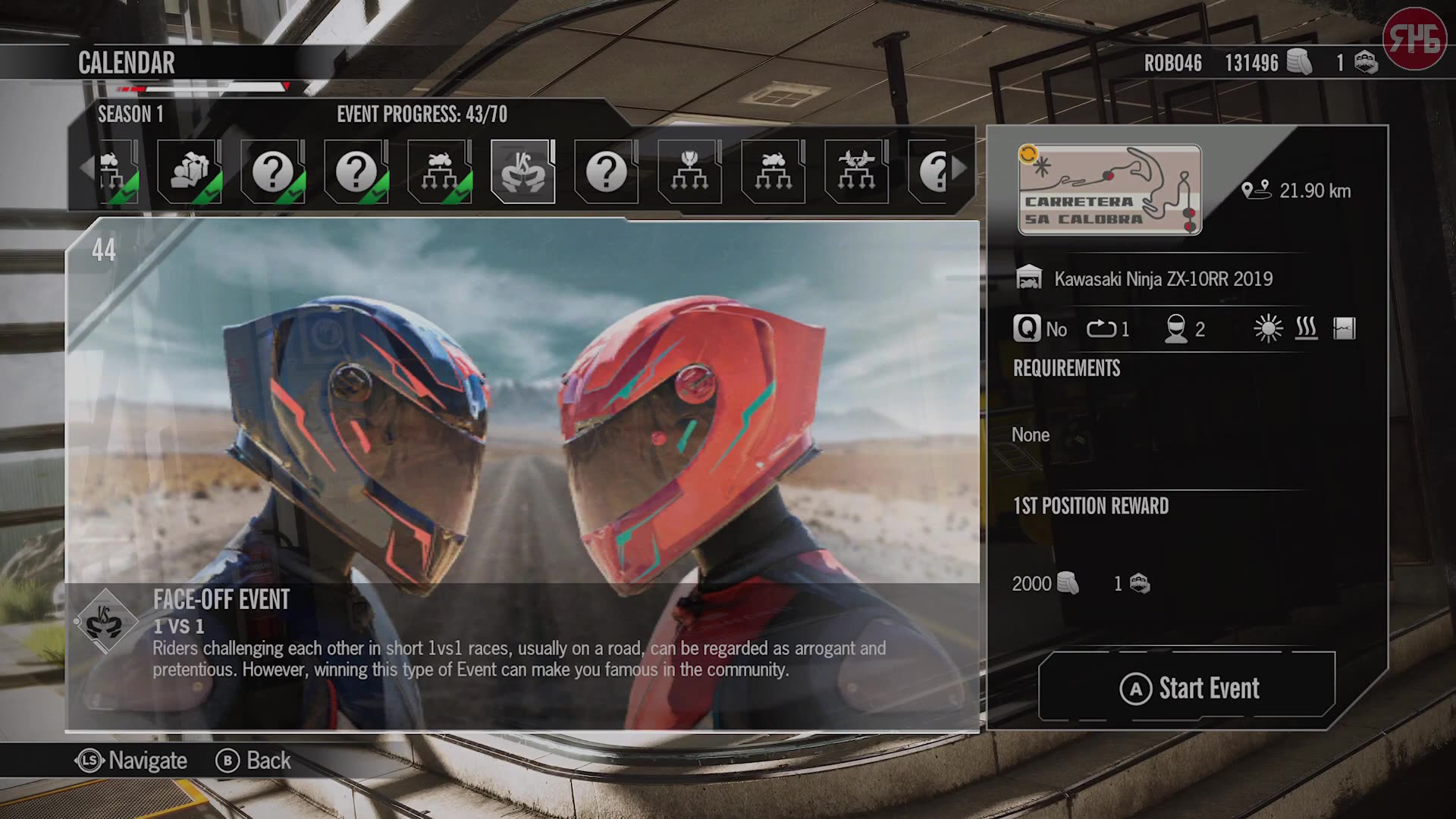The height and width of the screenshot is (819, 1456).
Task: Start the Face-Off event
Action: (x=1188, y=688)
